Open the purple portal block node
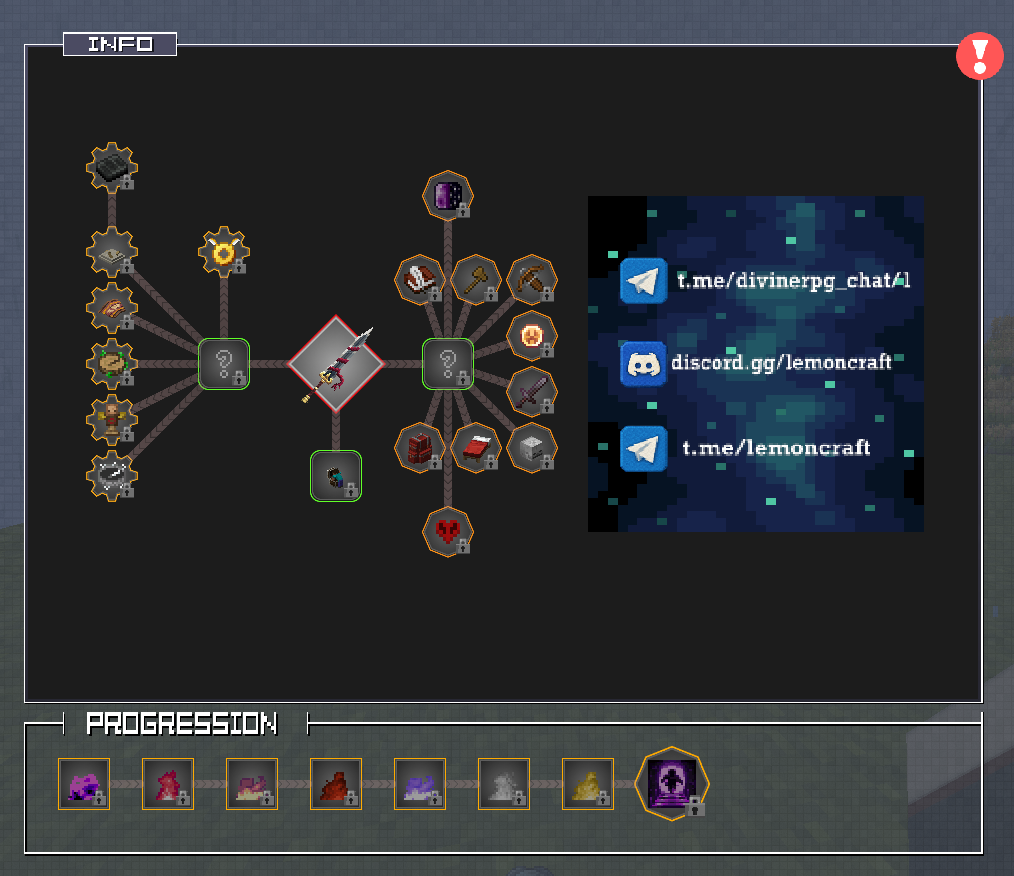Image resolution: width=1014 pixels, height=876 pixels. point(448,195)
